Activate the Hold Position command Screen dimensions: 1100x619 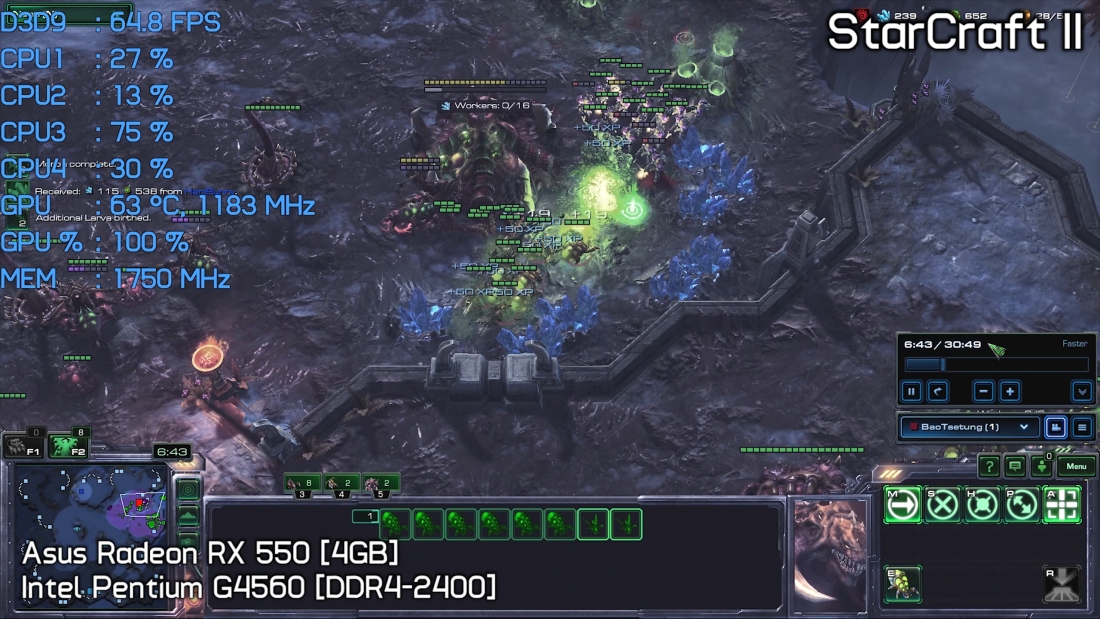(982, 505)
